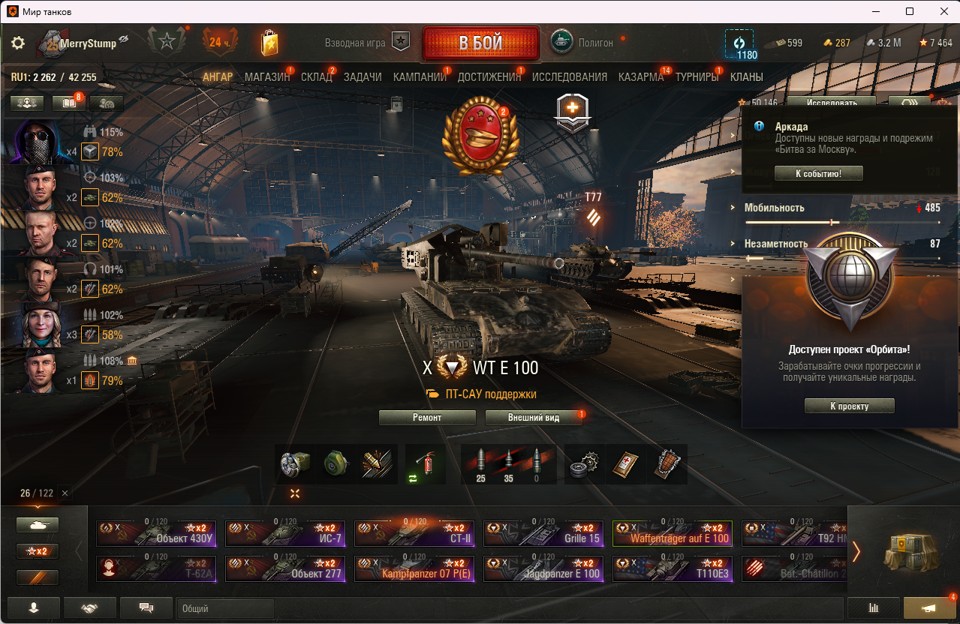Open the СКЛАД depot tab
Viewport: 960px width, 624px height.
pos(316,77)
